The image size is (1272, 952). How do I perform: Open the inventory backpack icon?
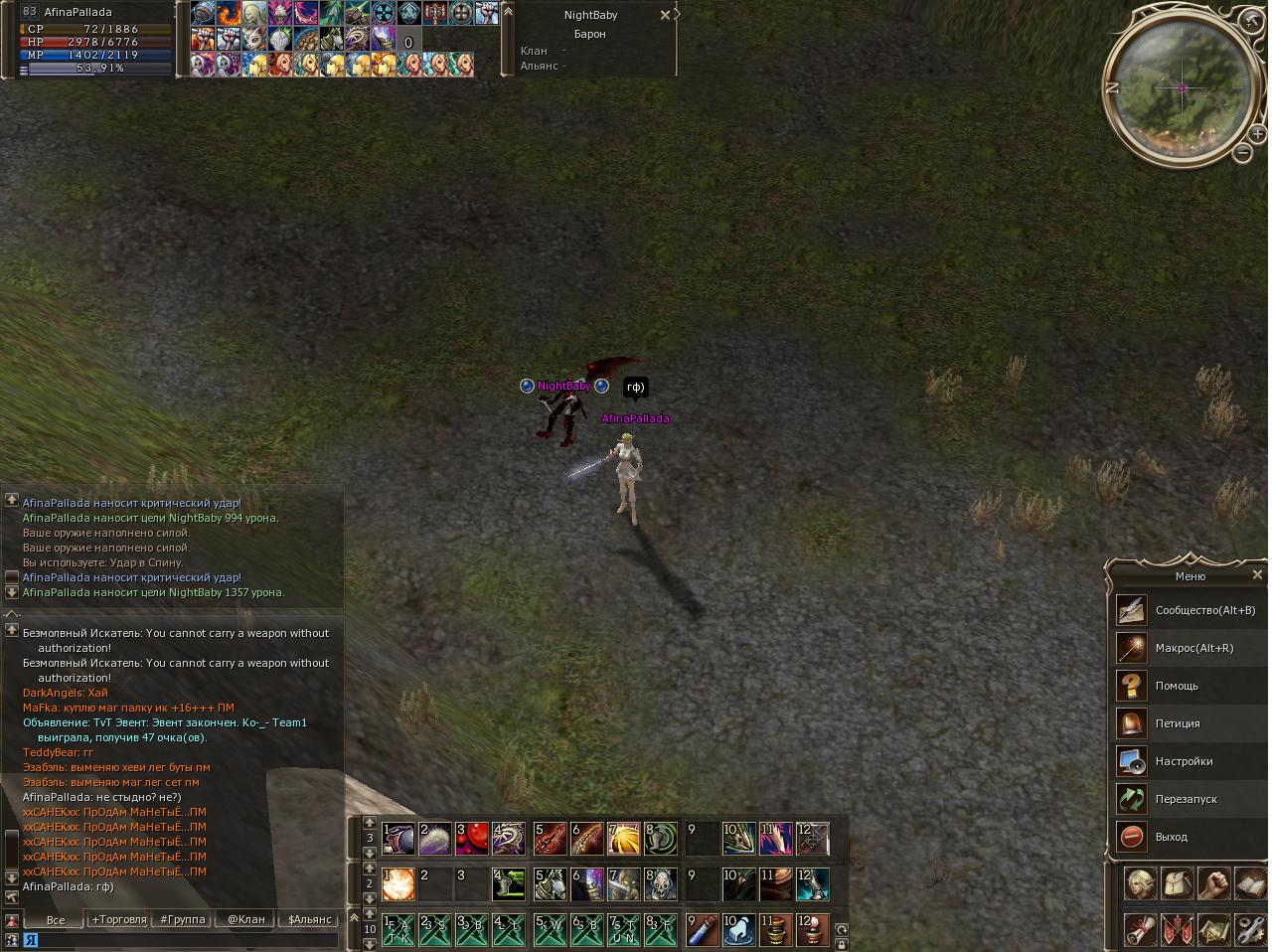pos(1177,882)
